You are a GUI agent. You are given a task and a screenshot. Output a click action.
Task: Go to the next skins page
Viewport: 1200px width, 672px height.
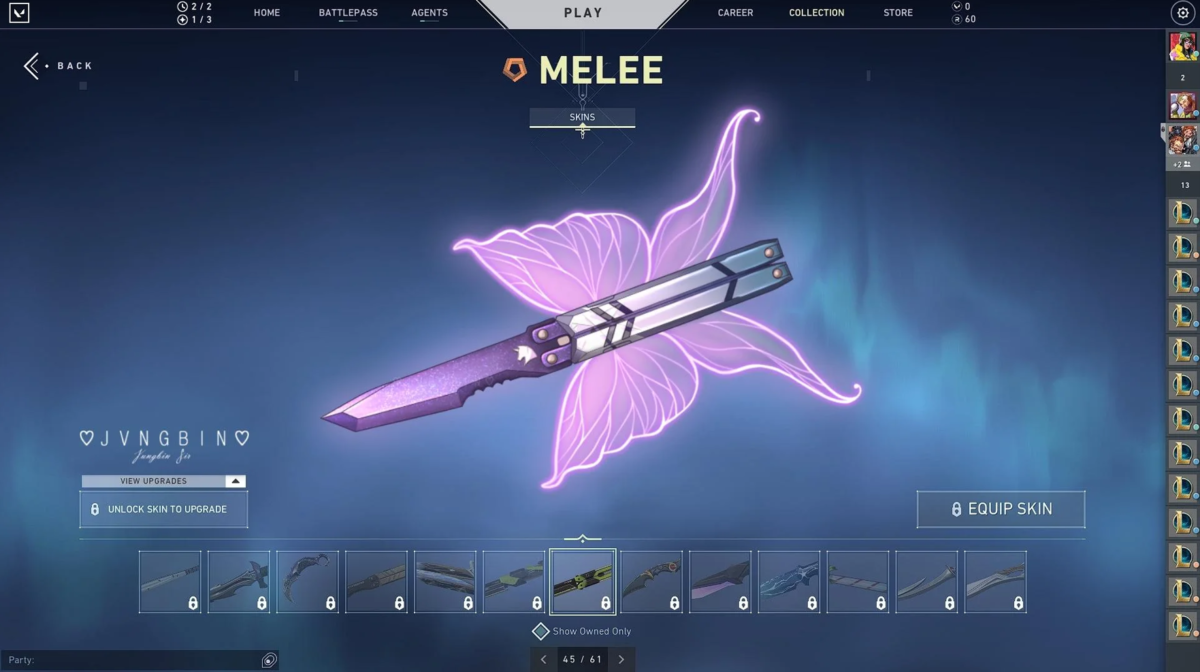(x=621, y=660)
